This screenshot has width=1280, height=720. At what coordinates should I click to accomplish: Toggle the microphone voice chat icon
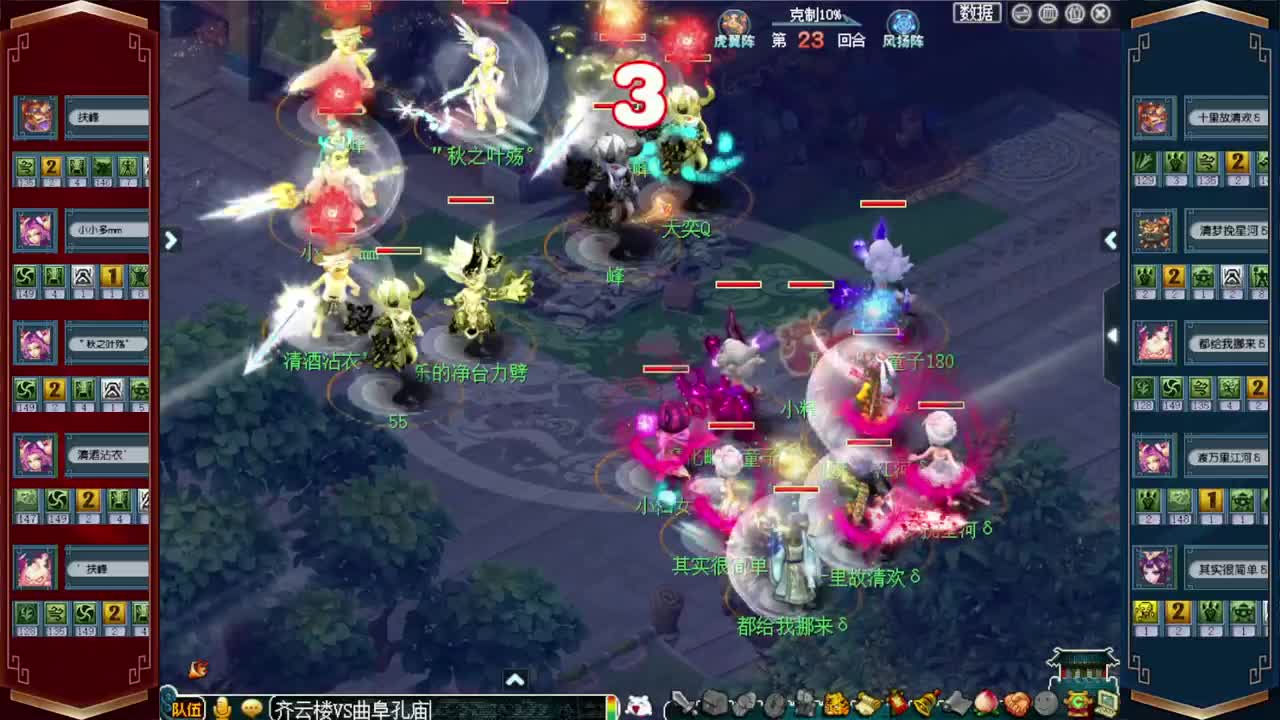[x=224, y=706]
